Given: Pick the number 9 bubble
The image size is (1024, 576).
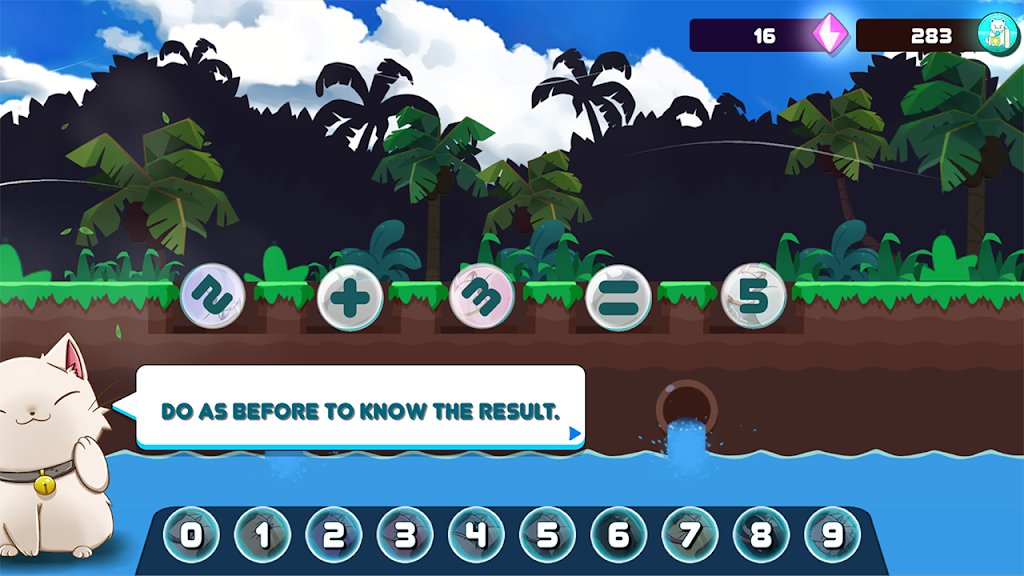Looking at the screenshot, I should point(832,535).
